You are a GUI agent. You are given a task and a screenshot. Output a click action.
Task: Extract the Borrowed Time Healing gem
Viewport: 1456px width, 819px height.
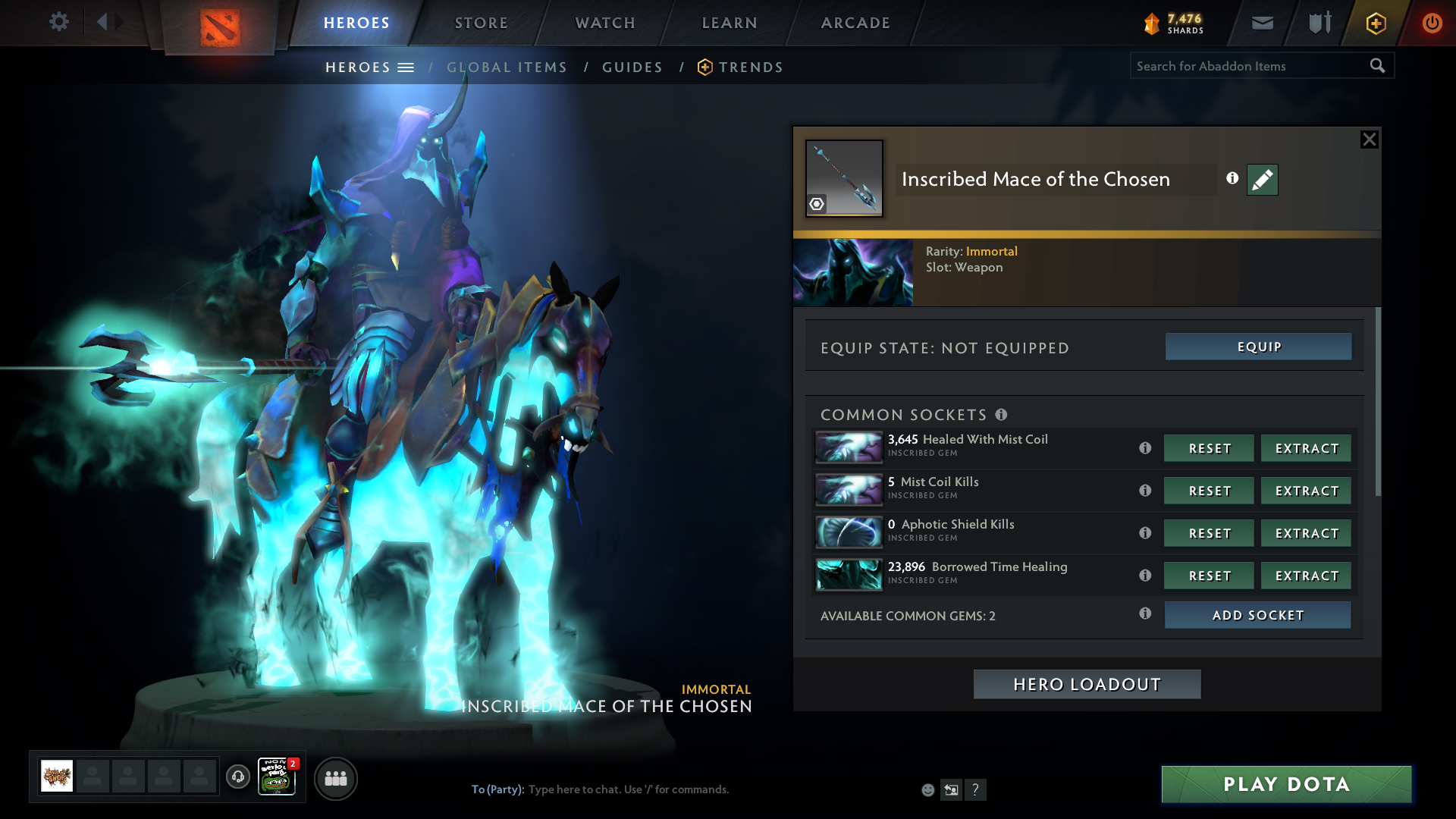1306,576
